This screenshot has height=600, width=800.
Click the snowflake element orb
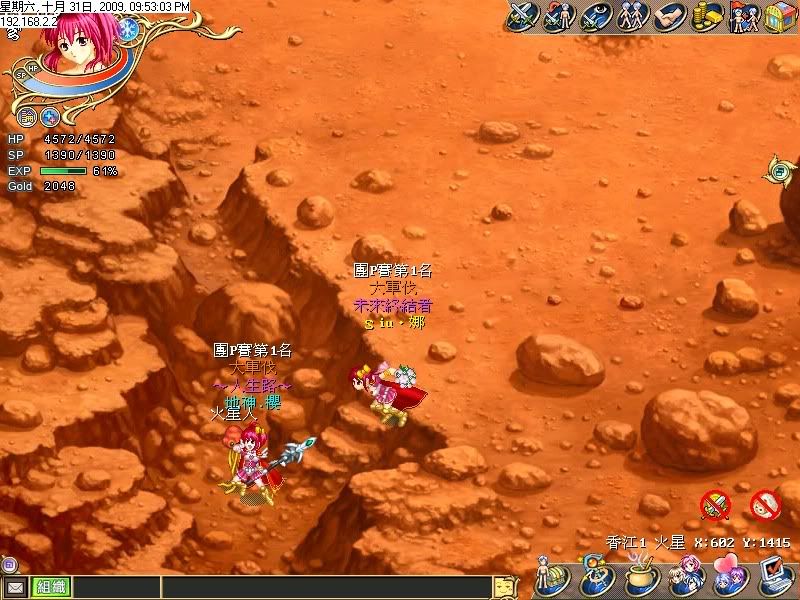(127, 29)
